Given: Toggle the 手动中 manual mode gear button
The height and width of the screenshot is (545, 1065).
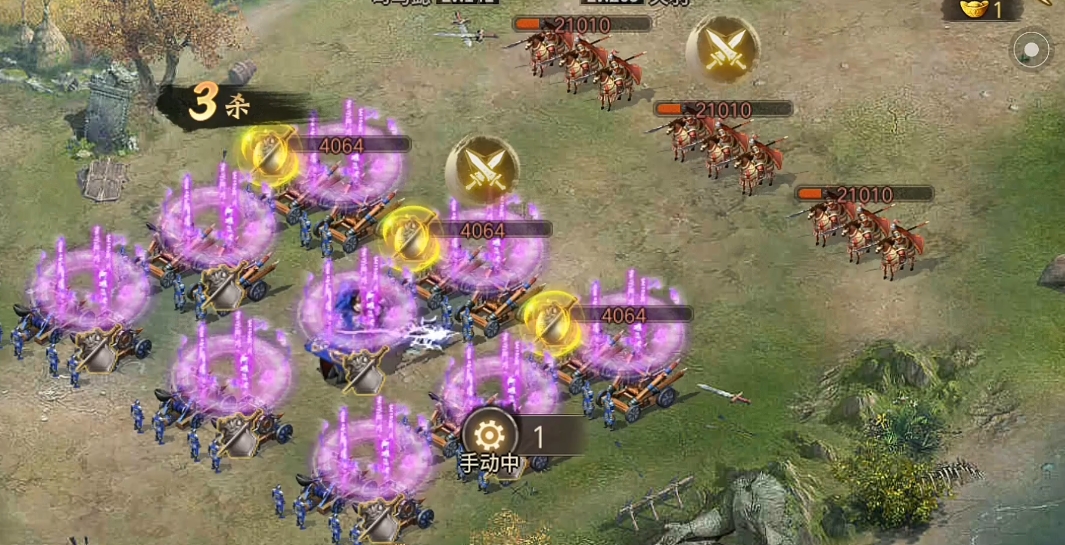Looking at the screenshot, I should click(x=489, y=437).
